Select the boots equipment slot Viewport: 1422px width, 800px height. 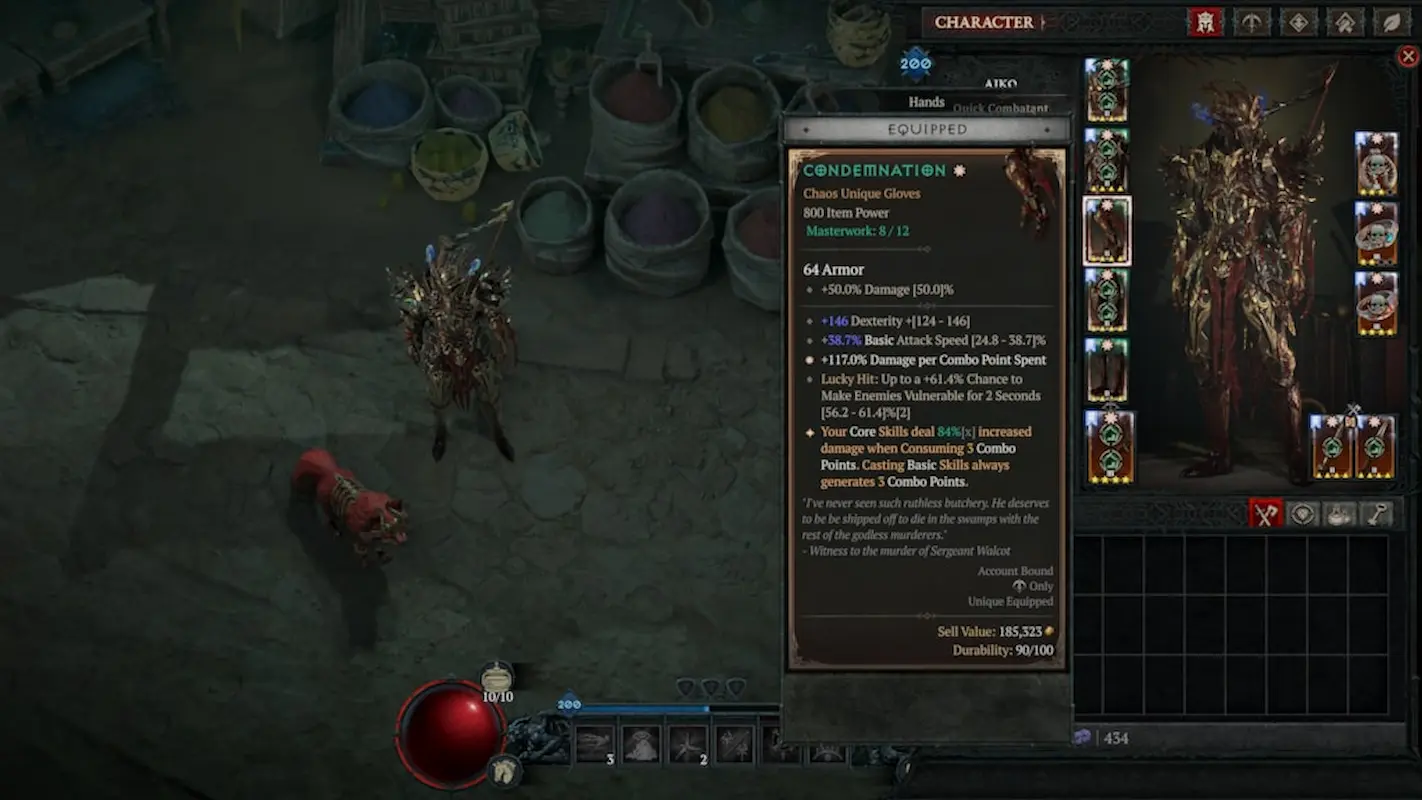1107,370
